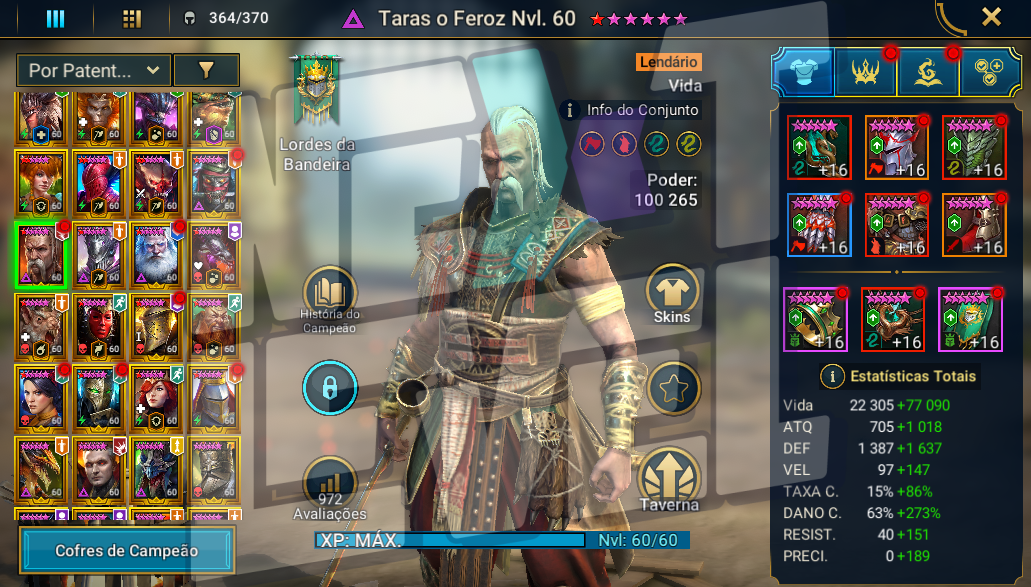View the 972 Avaliações ratings

tap(329, 486)
